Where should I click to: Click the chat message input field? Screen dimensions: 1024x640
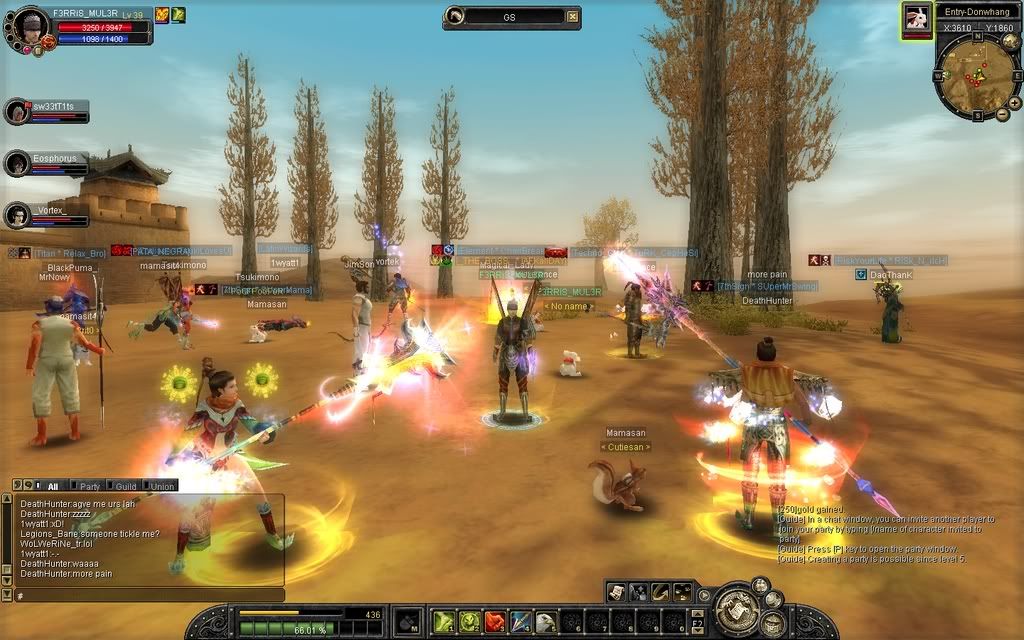(x=150, y=595)
